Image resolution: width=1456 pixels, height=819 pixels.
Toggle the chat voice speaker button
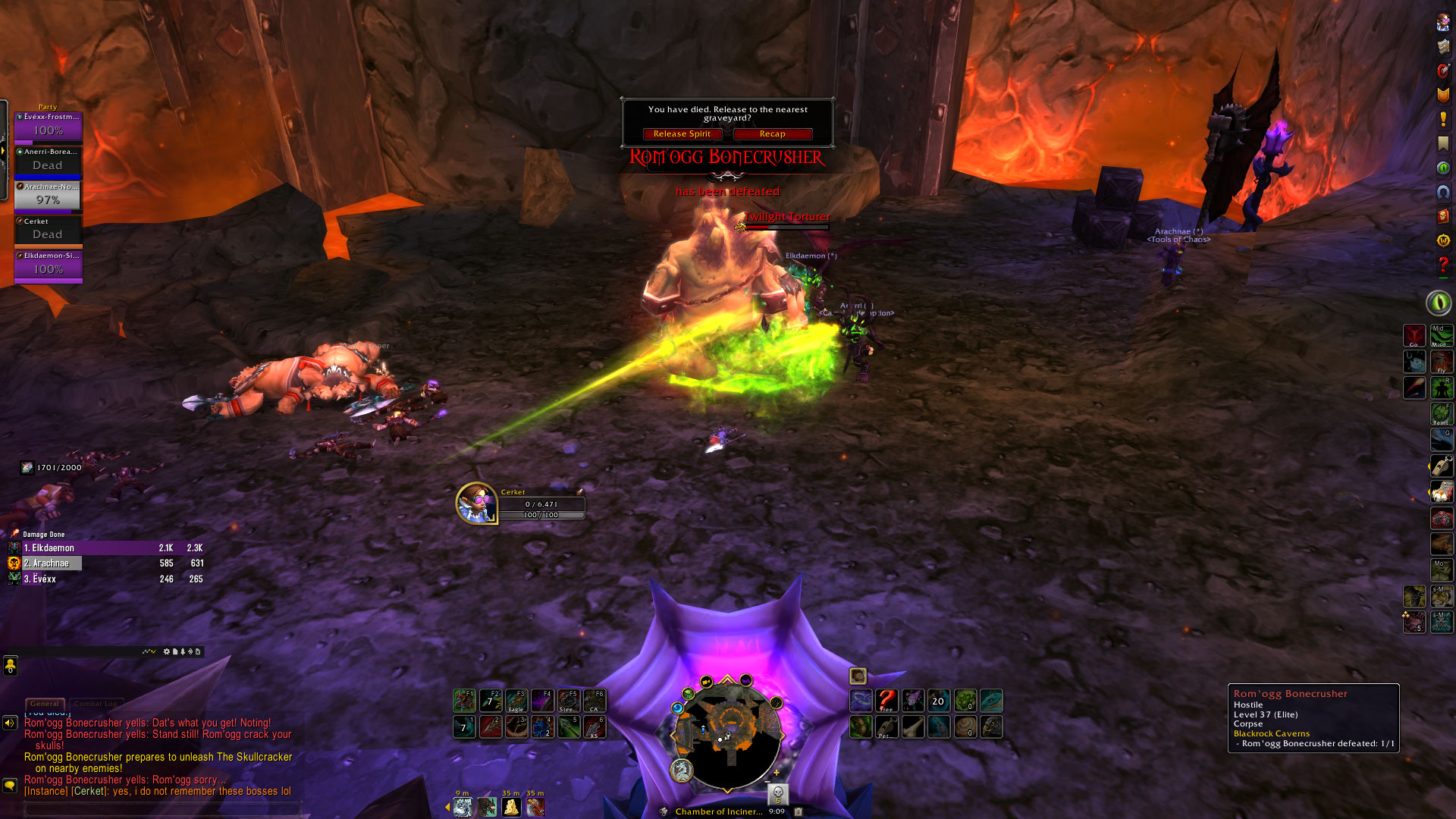click(x=10, y=723)
